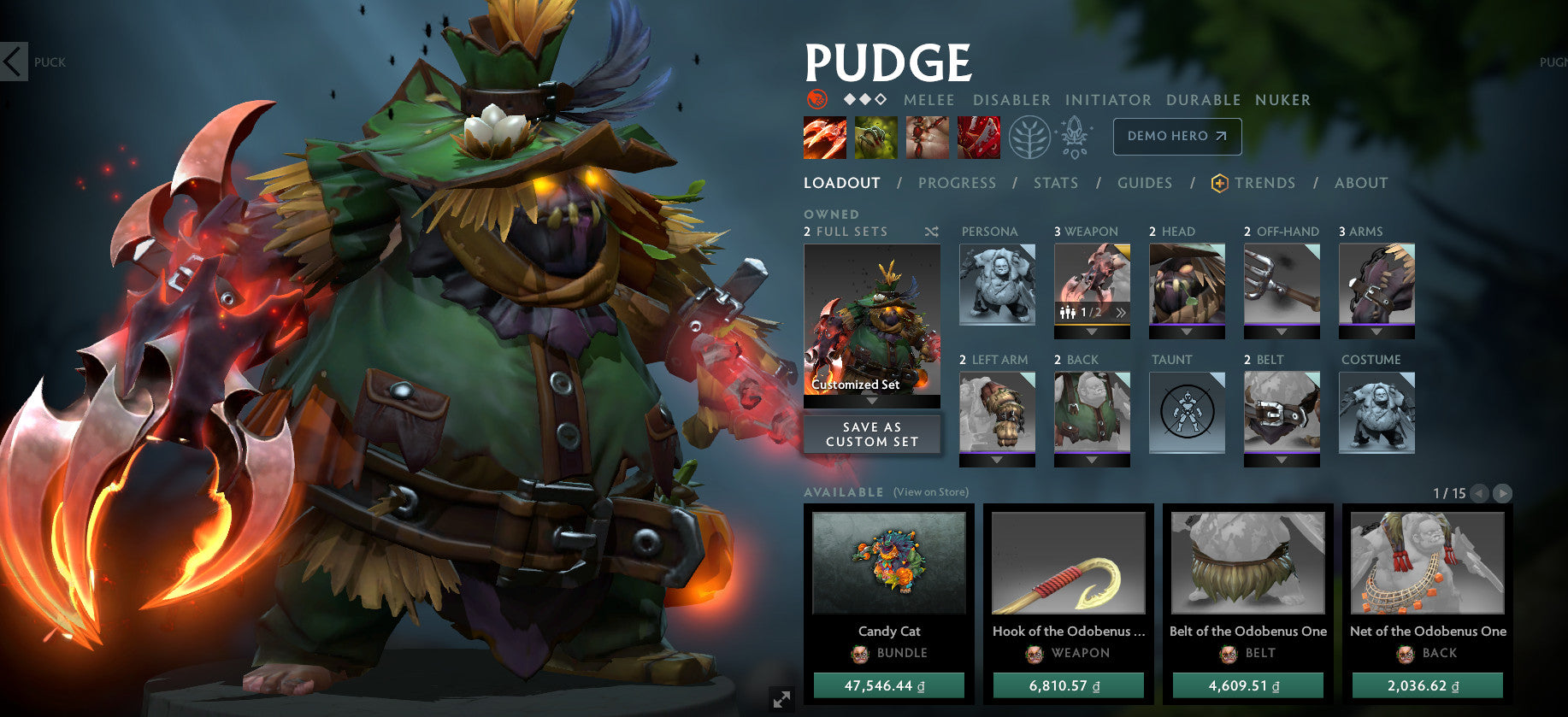Screen dimensions: 1568x717
Task: Select the Rot ability icon
Action: [x=876, y=137]
